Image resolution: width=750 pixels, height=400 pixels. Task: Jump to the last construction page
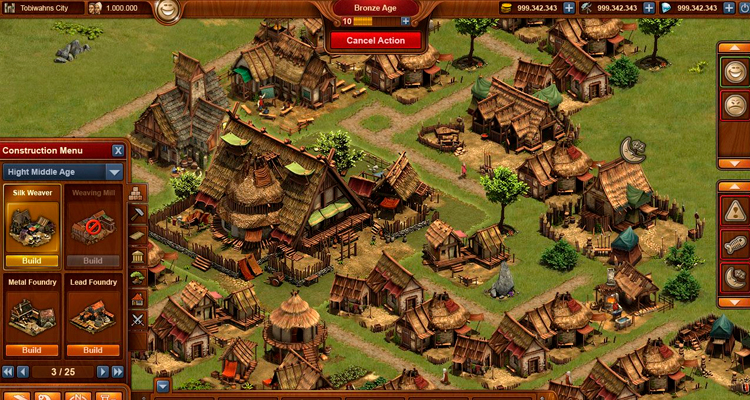pyautogui.click(x=117, y=372)
